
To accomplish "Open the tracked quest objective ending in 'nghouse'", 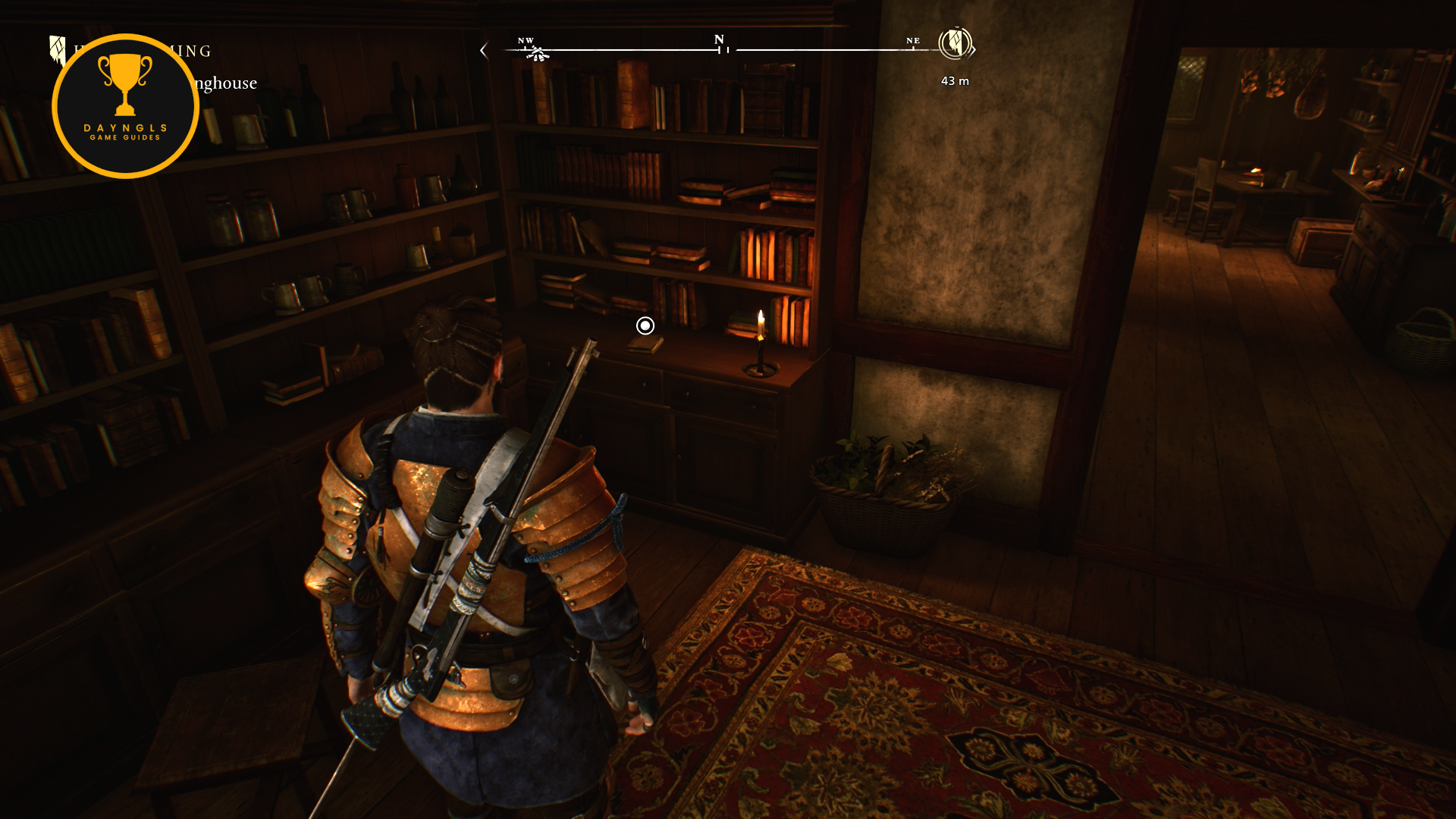I will coord(226,83).
